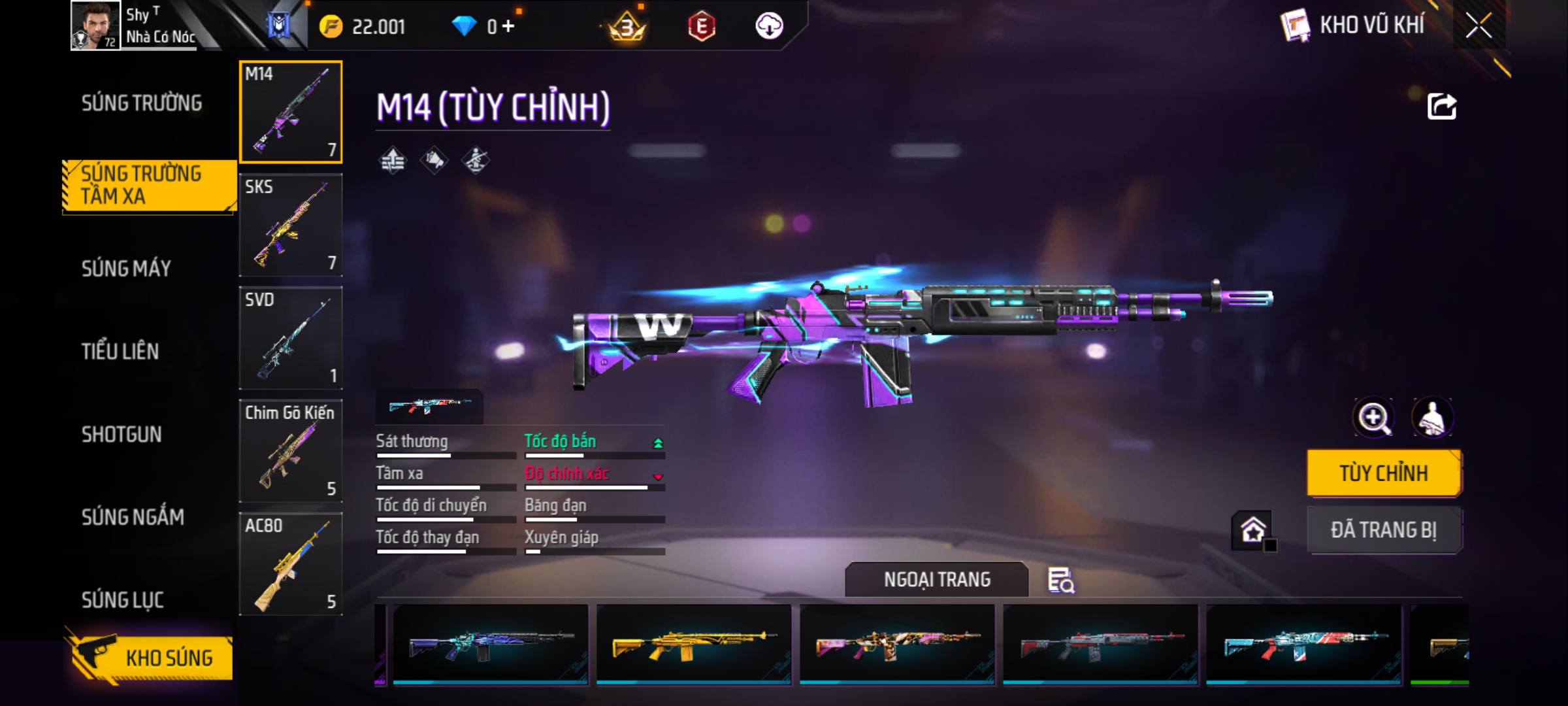The width and height of the screenshot is (1568, 706).
Task: Click the ĐÃ TRANG BỊ equipped button
Action: tap(1384, 529)
